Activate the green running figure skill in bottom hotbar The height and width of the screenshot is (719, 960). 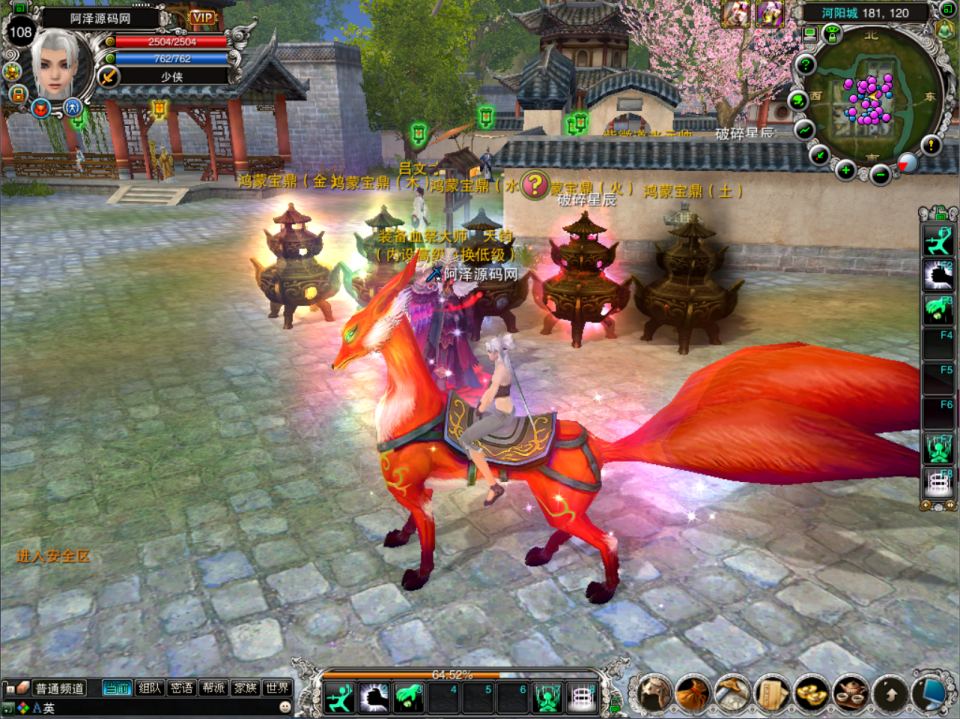point(341,696)
